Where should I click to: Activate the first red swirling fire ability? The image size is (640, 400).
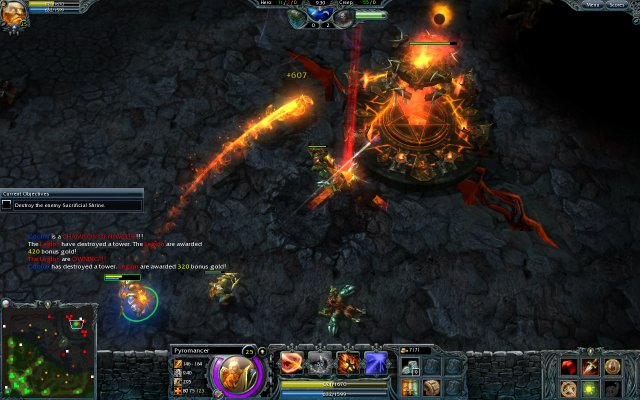(291, 363)
